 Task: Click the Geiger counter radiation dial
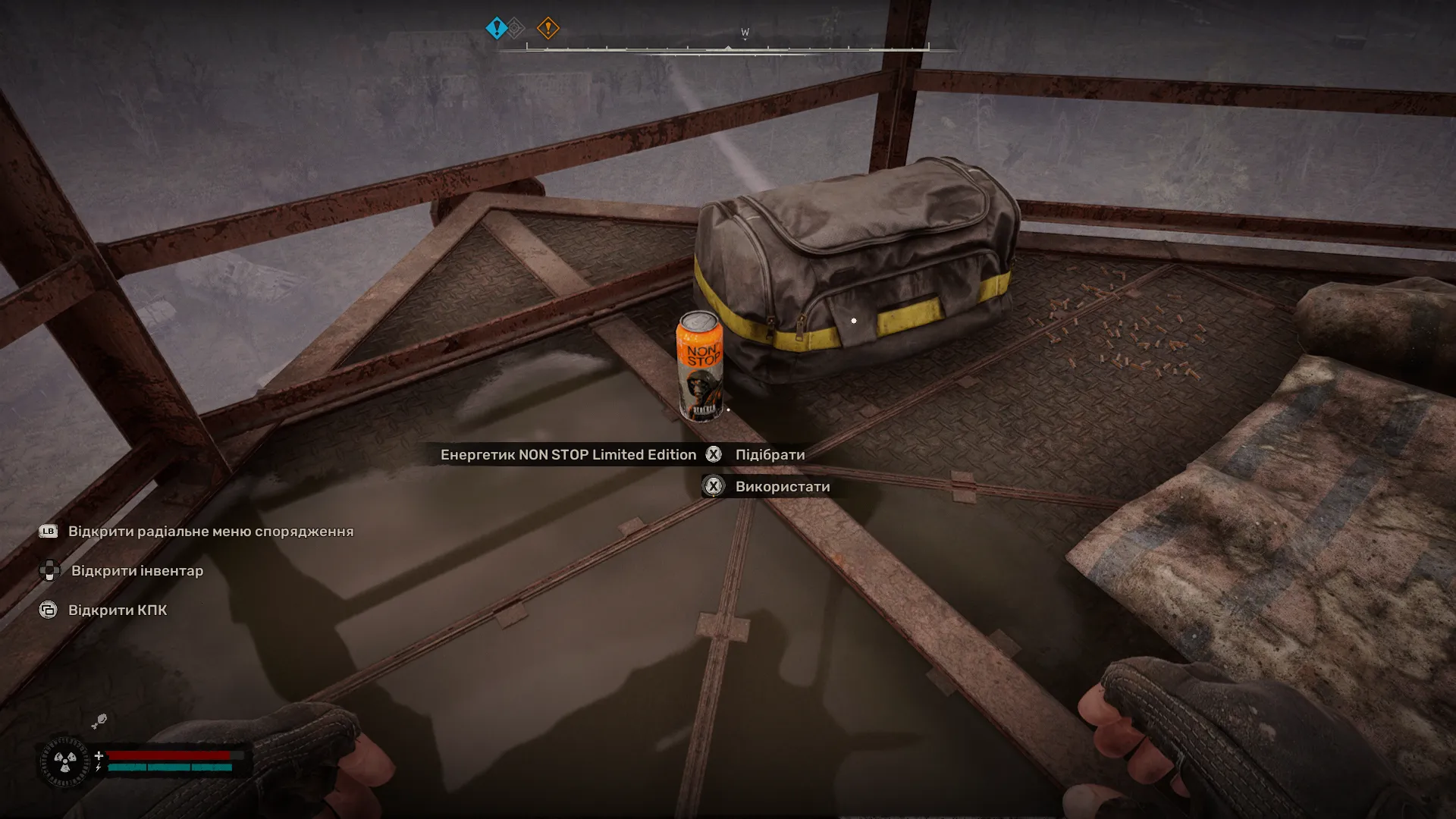[65, 762]
